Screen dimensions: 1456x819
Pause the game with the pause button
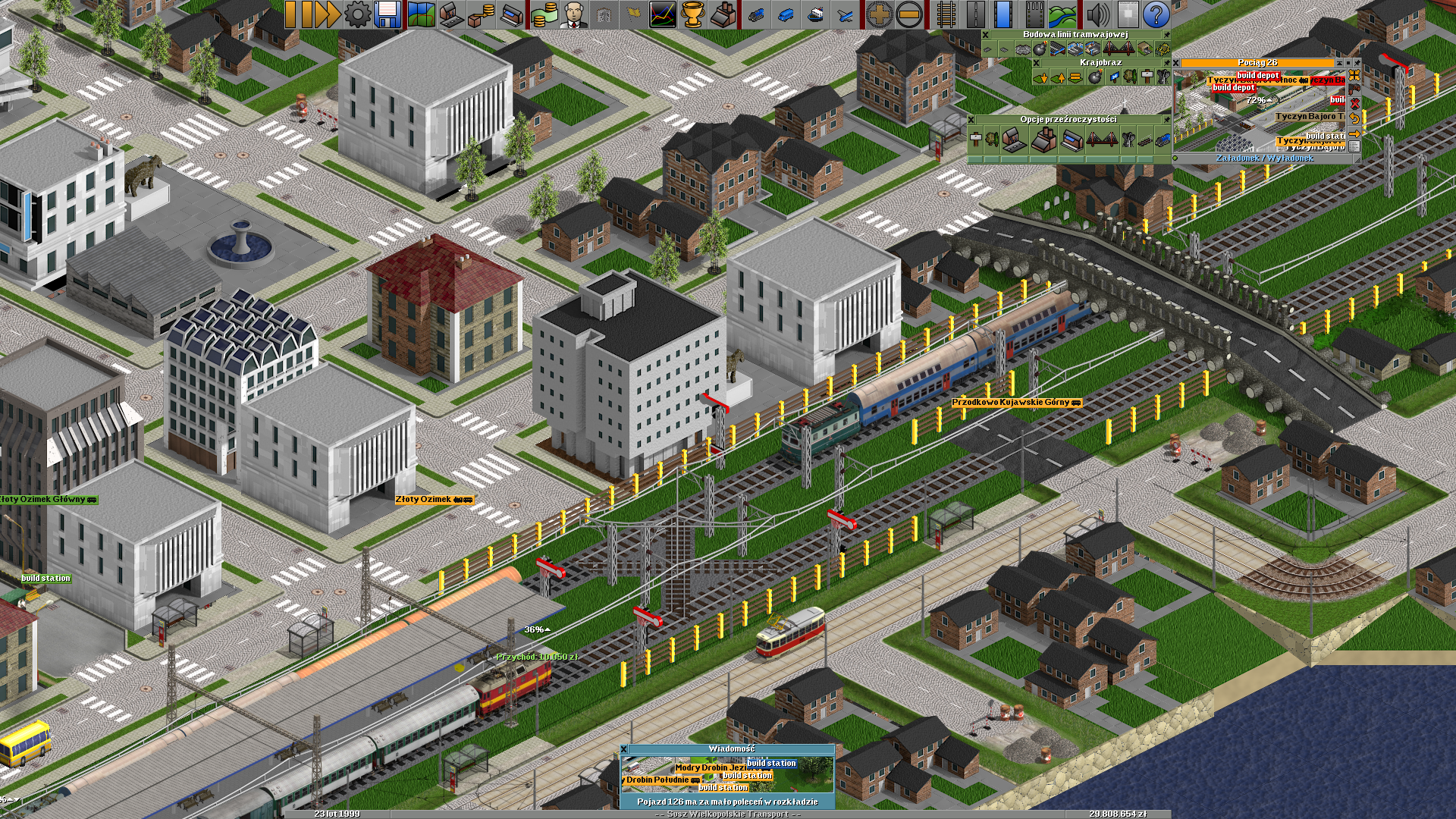click(297, 14)
